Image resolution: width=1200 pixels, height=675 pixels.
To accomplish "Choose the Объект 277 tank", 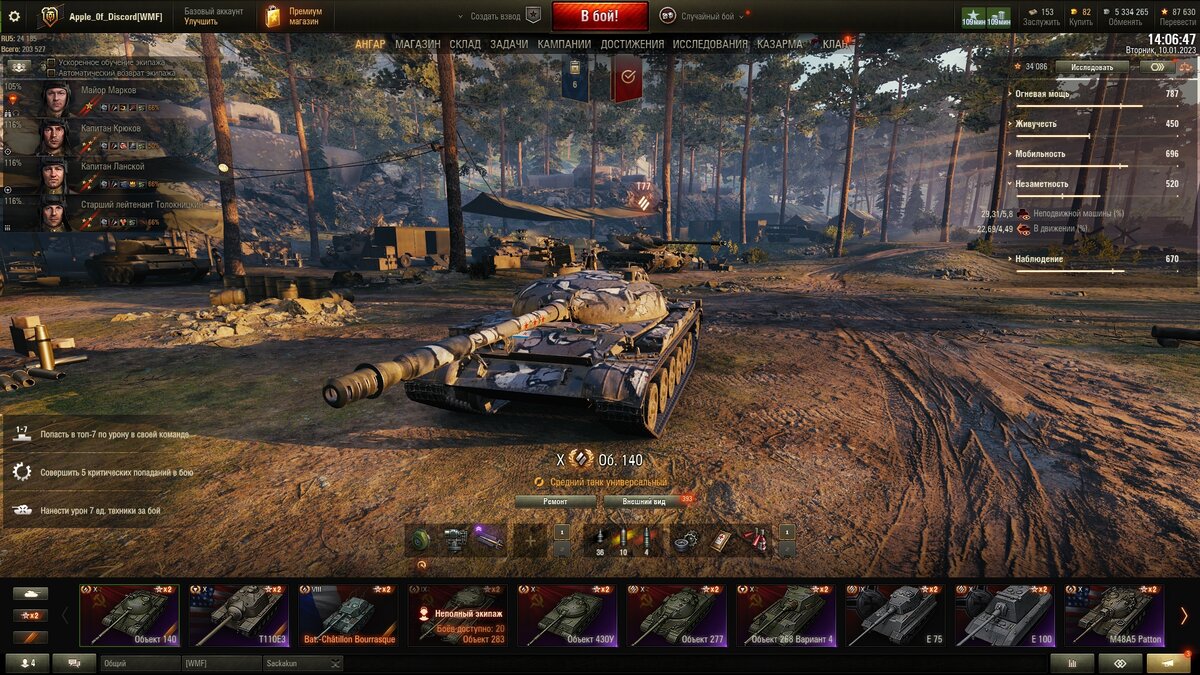I will coord(676,615).
